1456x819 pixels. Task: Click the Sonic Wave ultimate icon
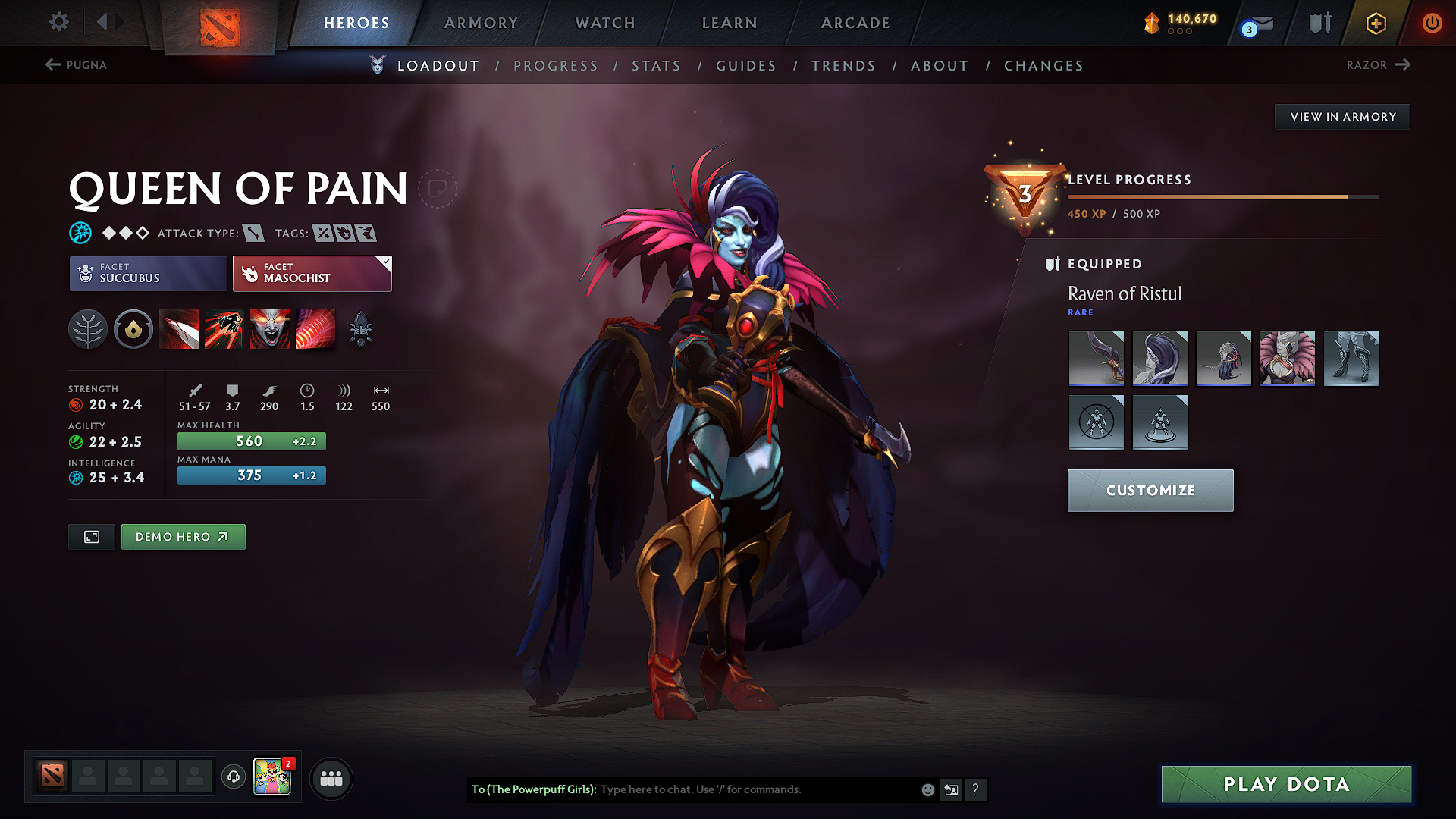[x=315, y=328]
